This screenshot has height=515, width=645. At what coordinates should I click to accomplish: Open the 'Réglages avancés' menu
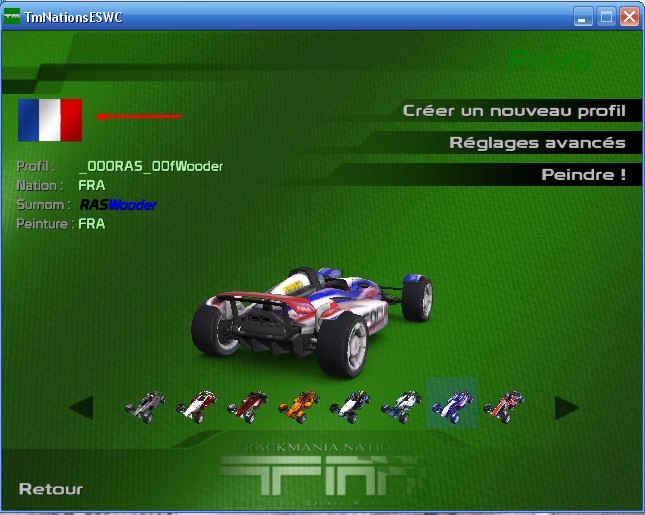tap(537, 143)
